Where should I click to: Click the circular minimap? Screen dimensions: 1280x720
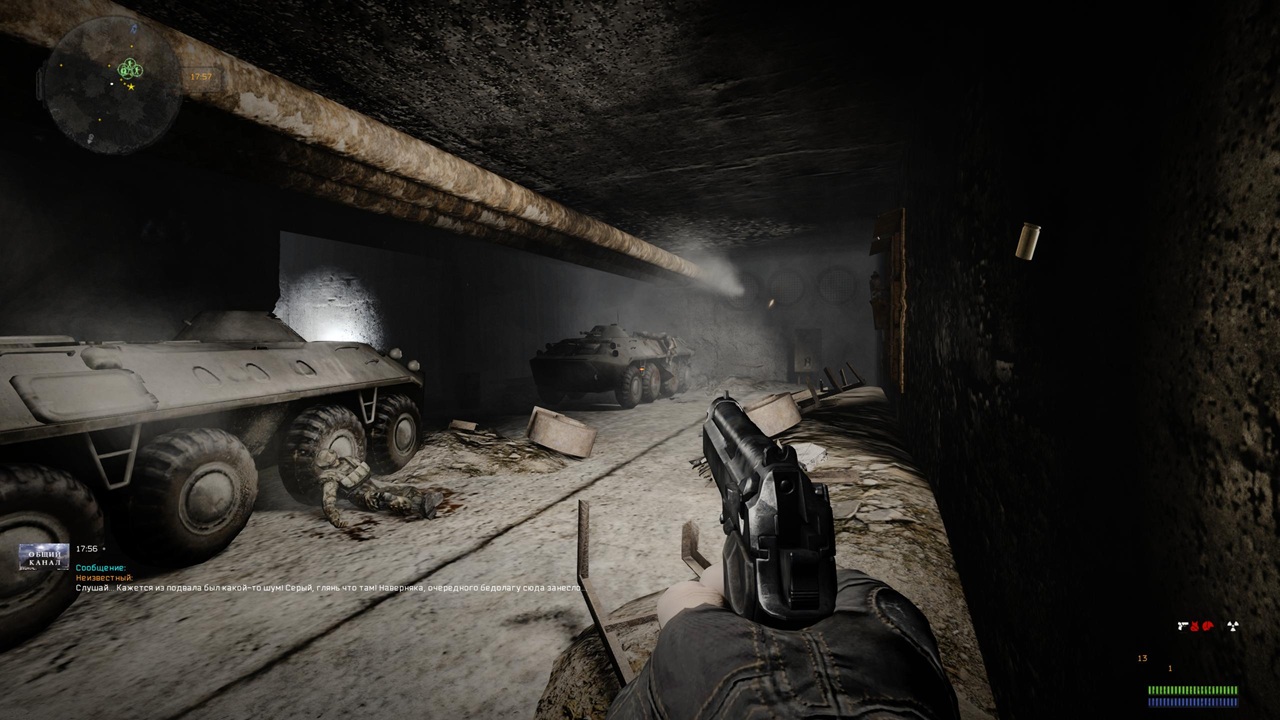(112, 84)
